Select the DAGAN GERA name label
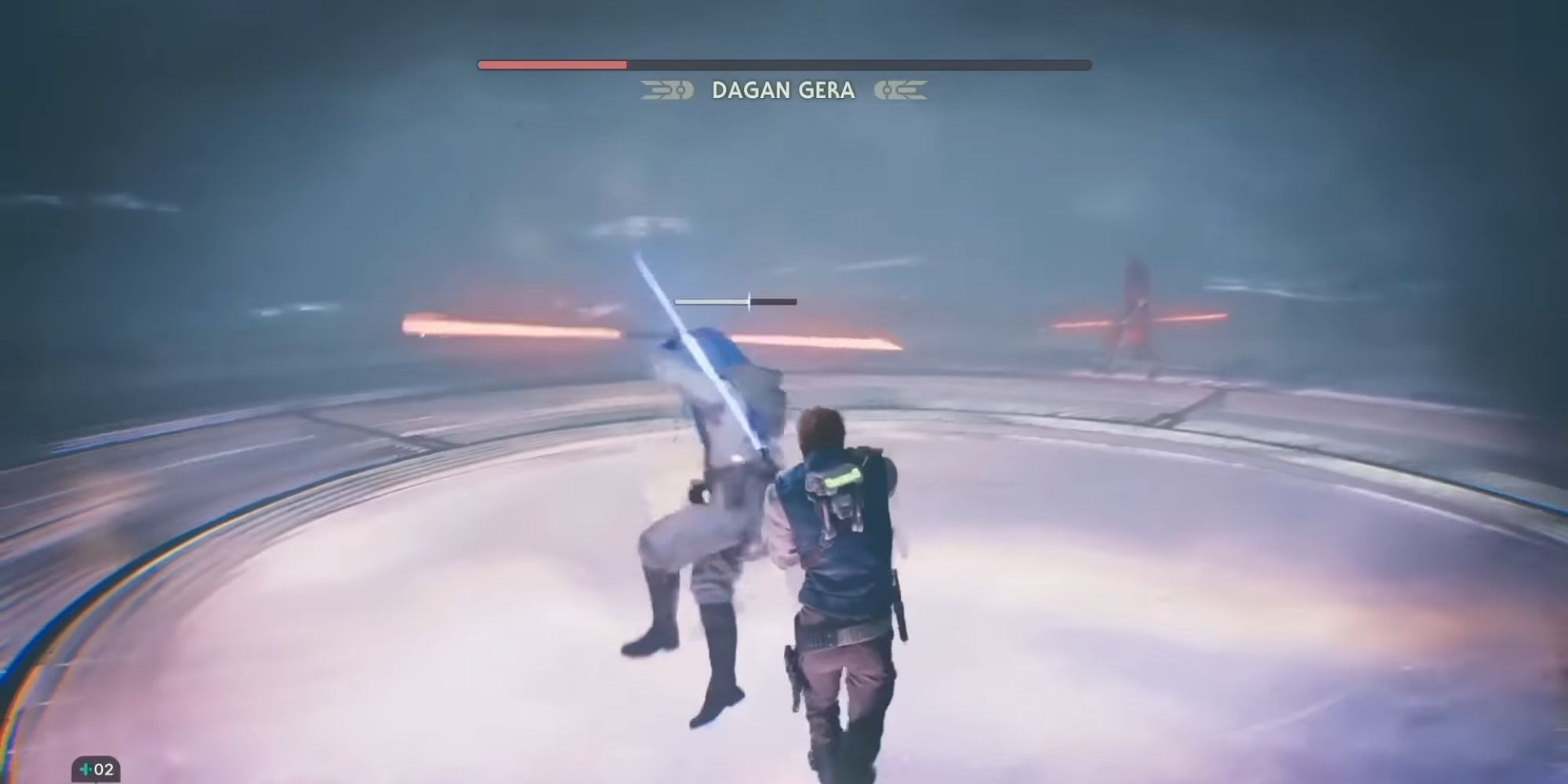The image size is (1568, 784). 782,91
